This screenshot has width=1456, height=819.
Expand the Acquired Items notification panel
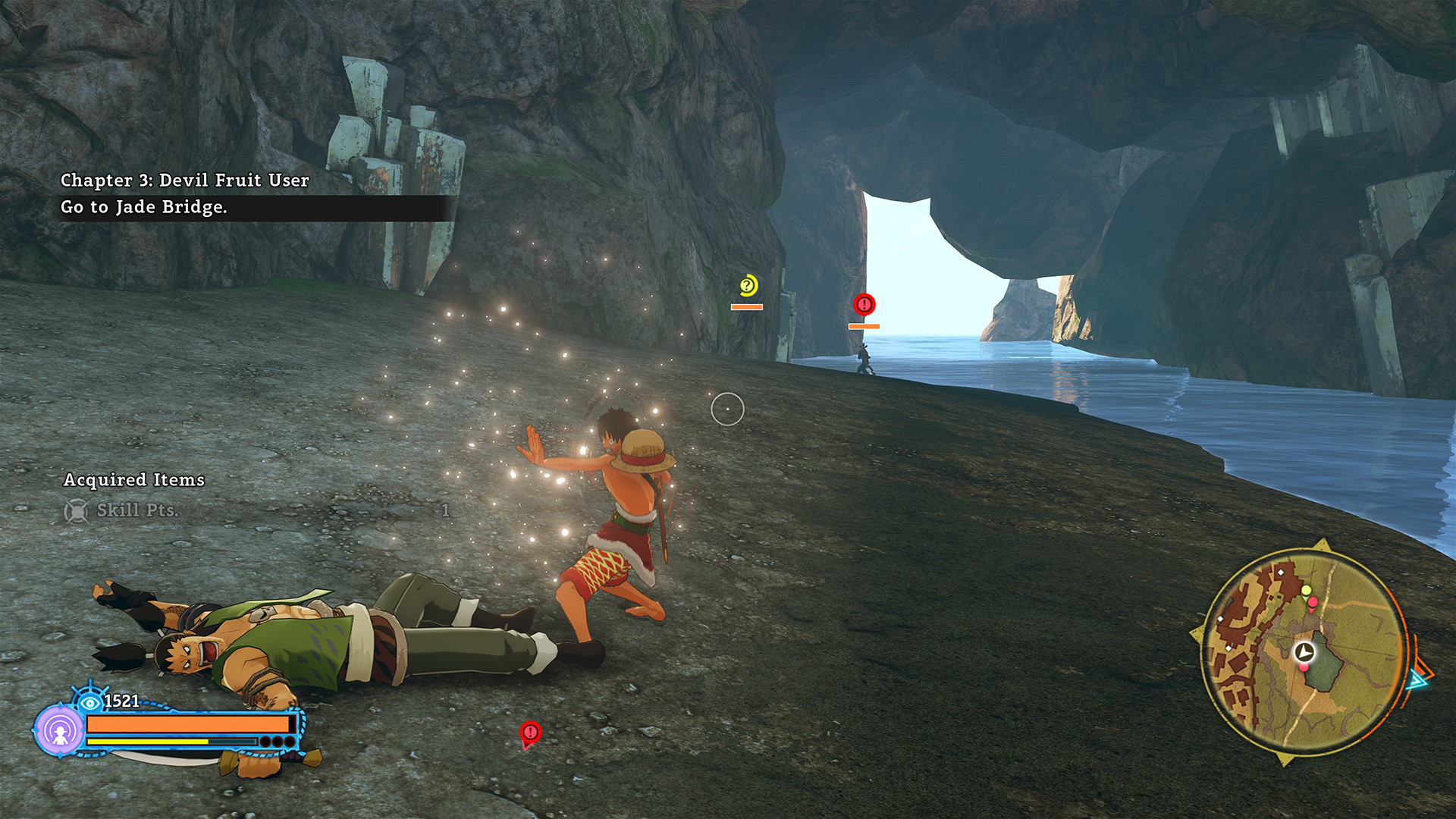pos(134,480)
